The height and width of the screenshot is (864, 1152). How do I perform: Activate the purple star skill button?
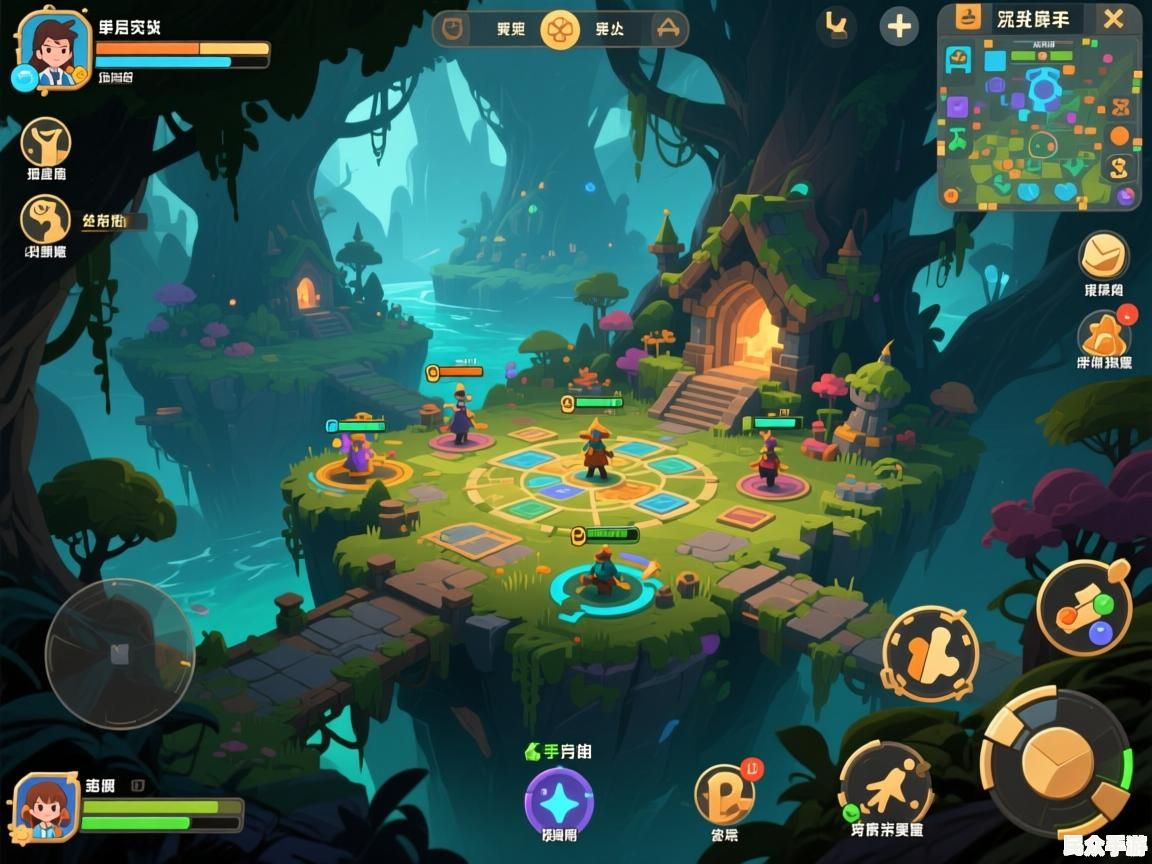(x=559, y=801)
